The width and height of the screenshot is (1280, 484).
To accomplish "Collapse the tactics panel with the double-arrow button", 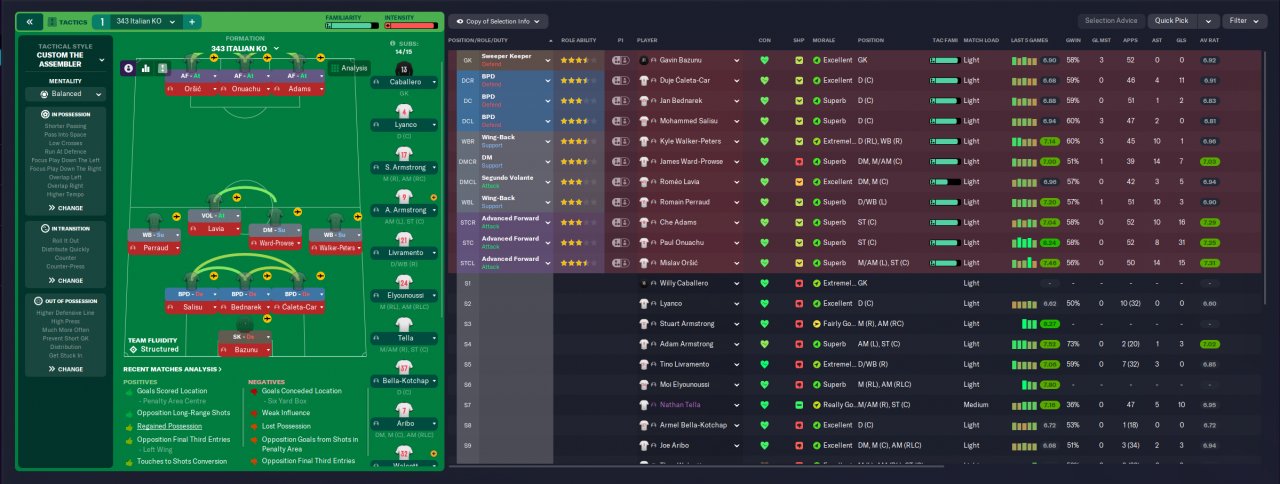I will click(x=29, y=21).
